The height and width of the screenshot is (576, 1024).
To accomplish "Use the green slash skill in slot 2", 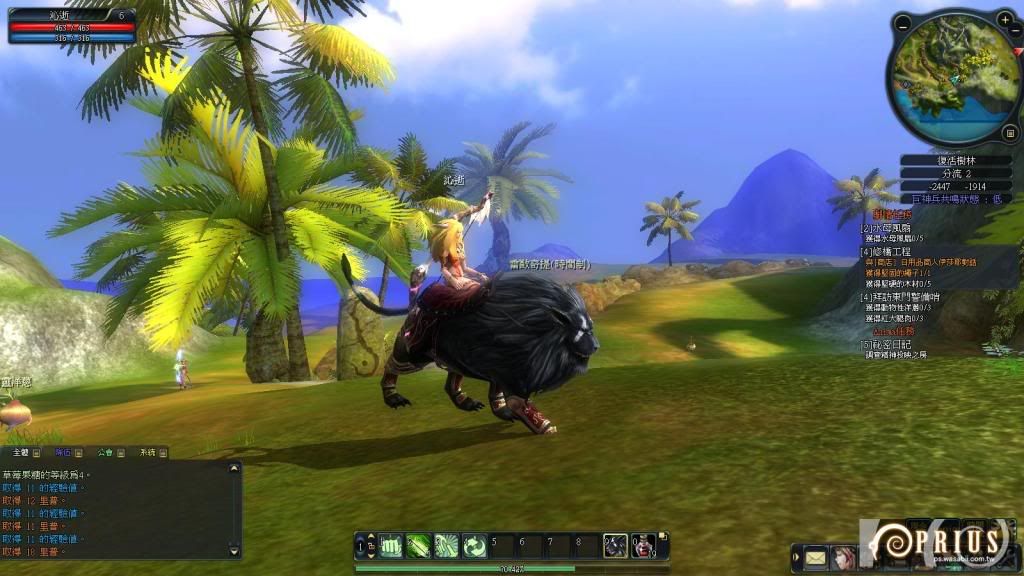I will pos(419,545).
